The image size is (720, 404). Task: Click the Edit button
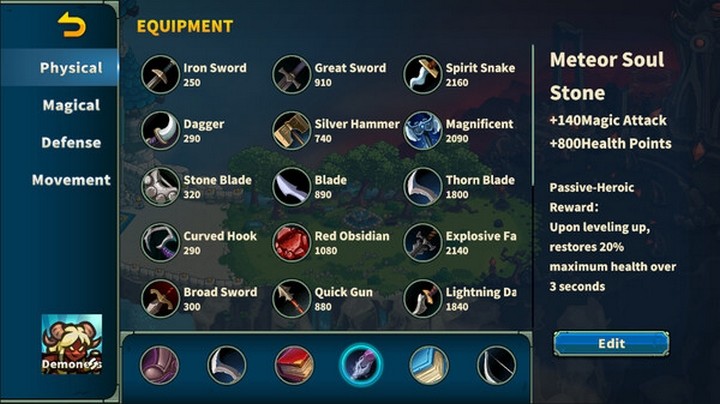611,343
